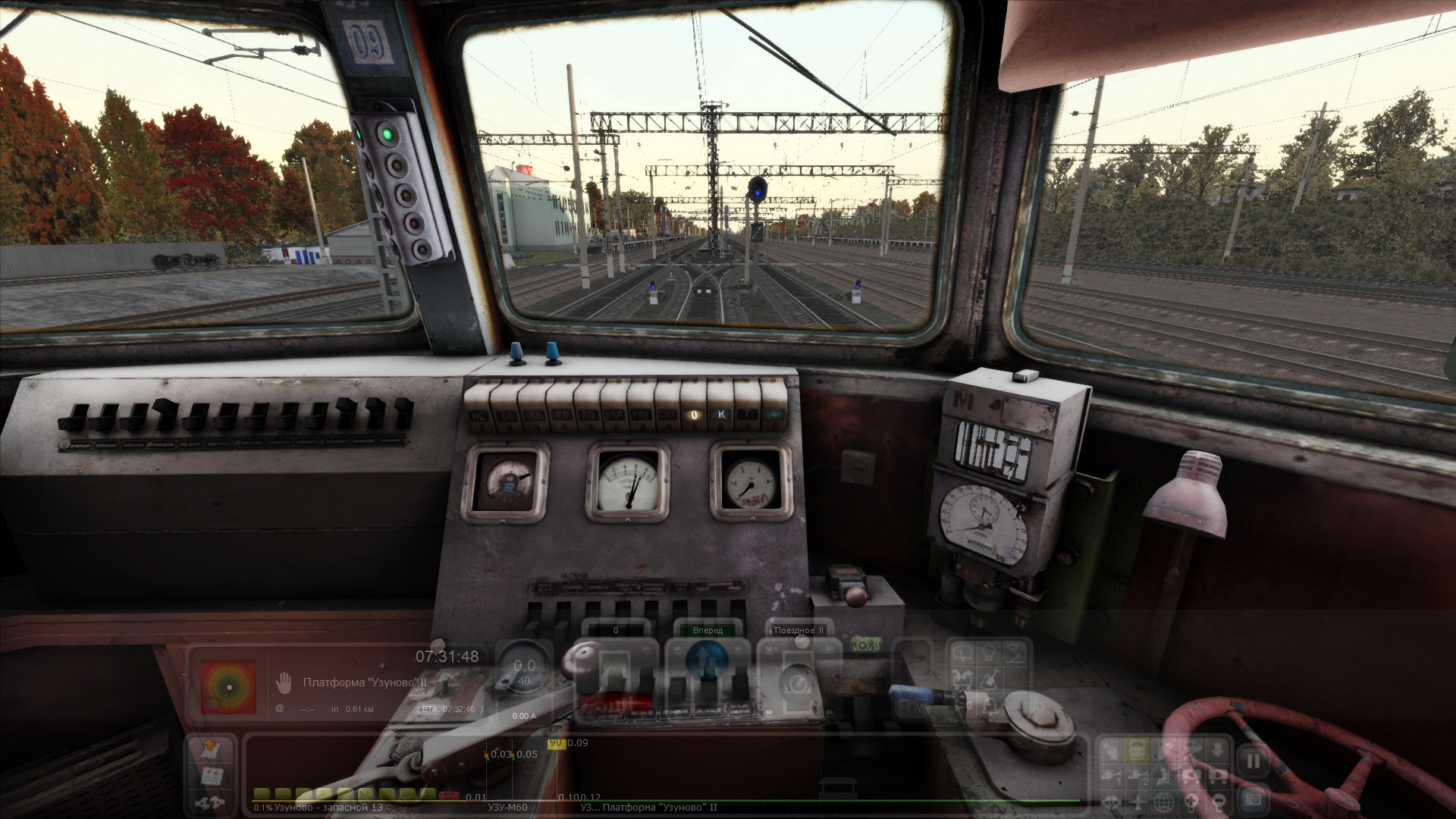Click the globe icon in the camera grid
Viewport: 1456px width, 819px height.
tap(1165, 802)
